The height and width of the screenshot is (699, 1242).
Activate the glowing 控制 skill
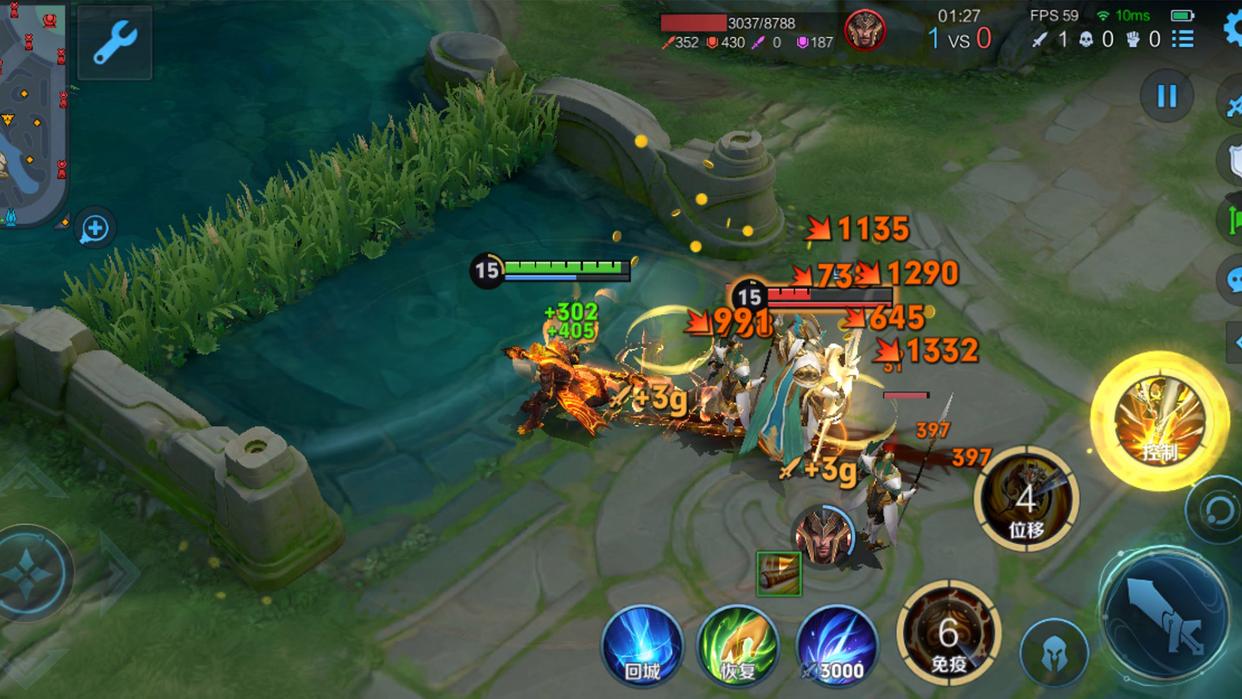(1158, 421)
